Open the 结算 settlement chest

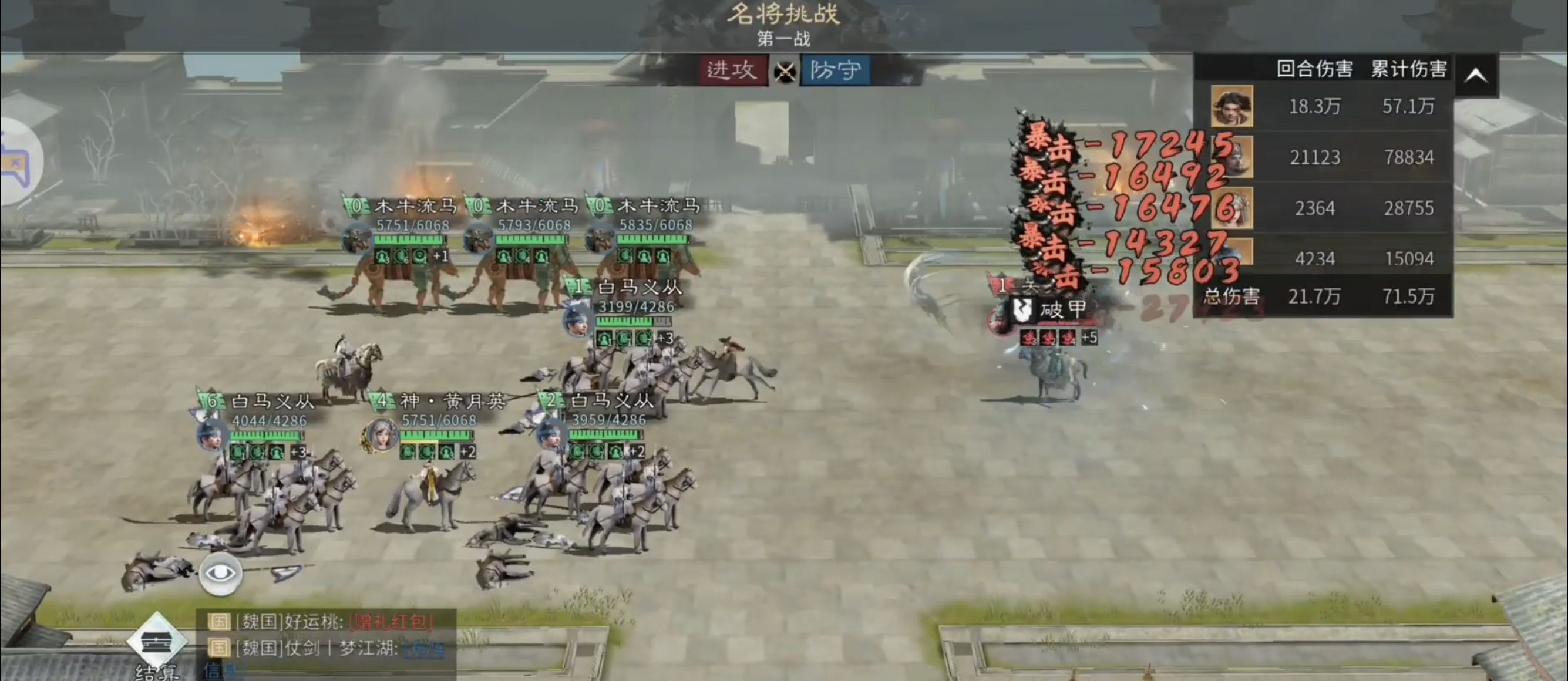pos(157,643)
